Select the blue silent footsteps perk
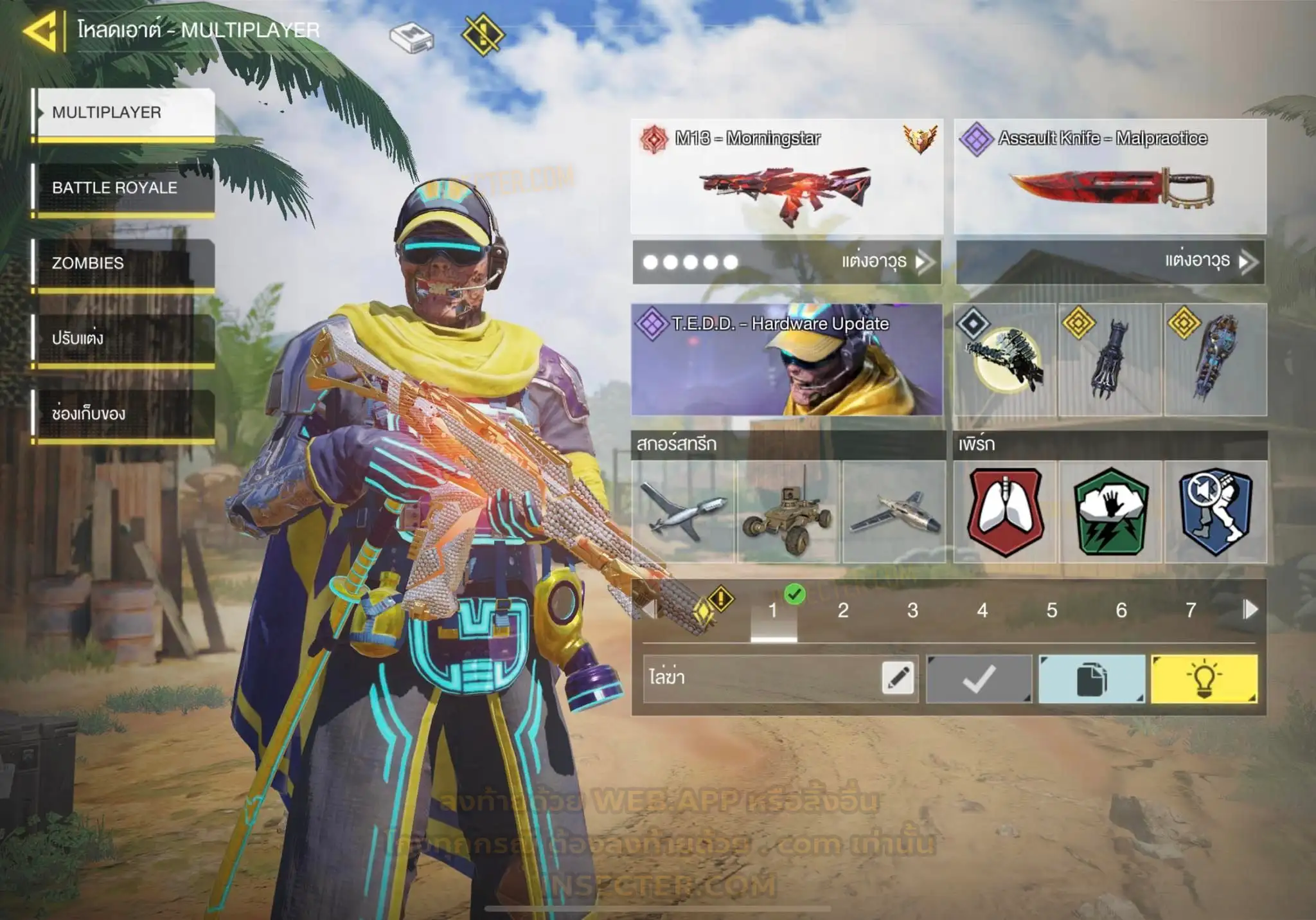 (1215, 512)
